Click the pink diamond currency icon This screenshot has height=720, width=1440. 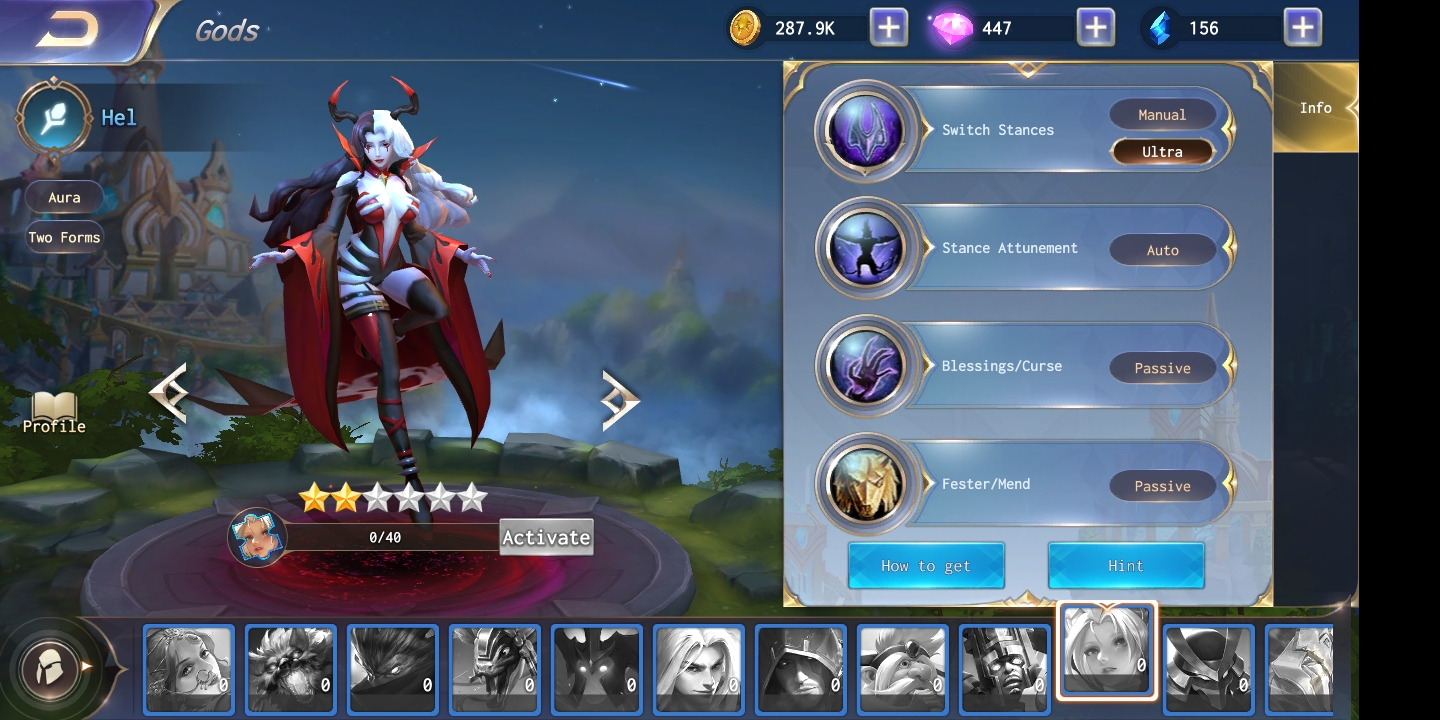pyautogui.click(x=950, y=27)
